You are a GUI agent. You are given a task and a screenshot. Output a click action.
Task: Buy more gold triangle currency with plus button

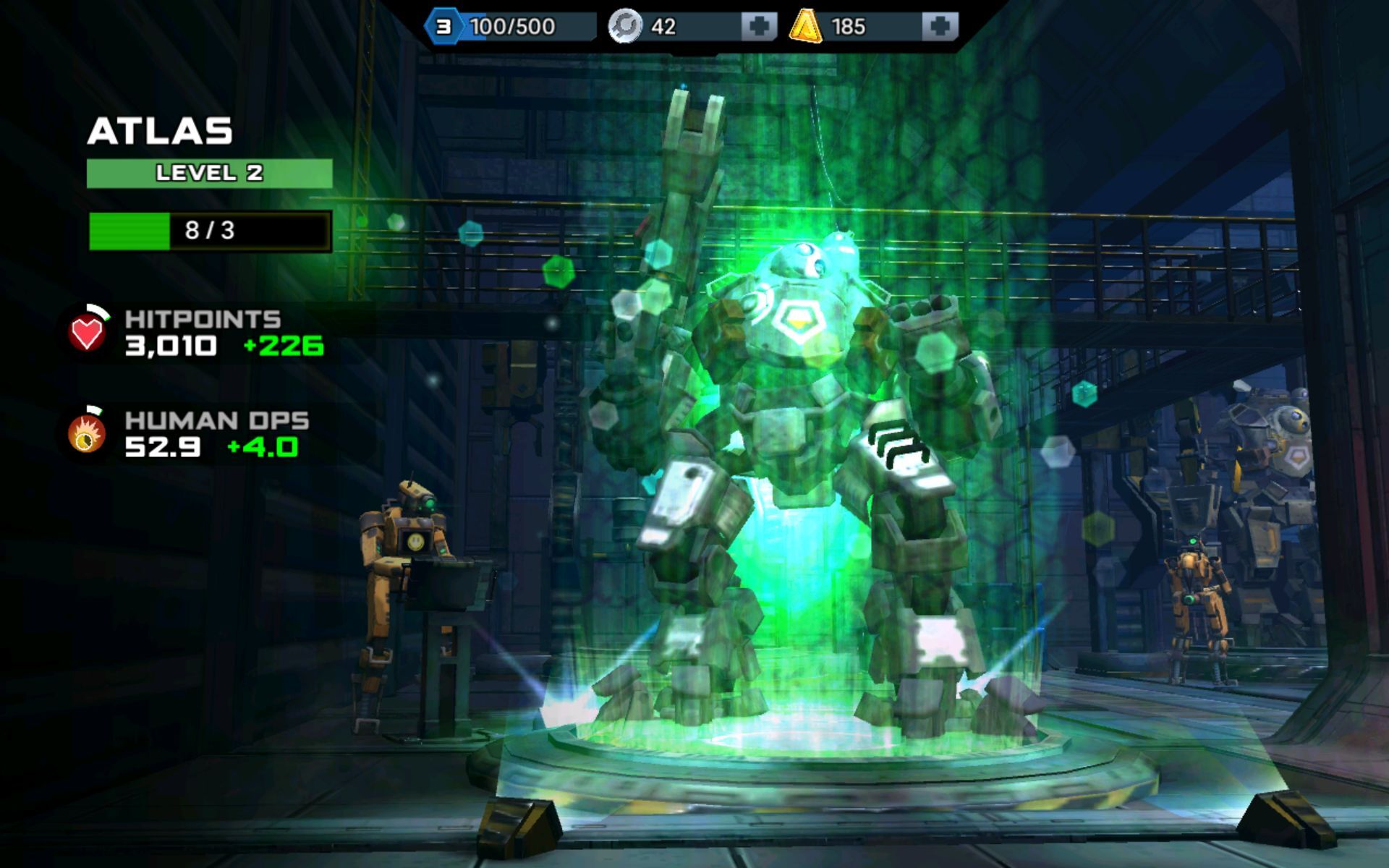point(940,27)
